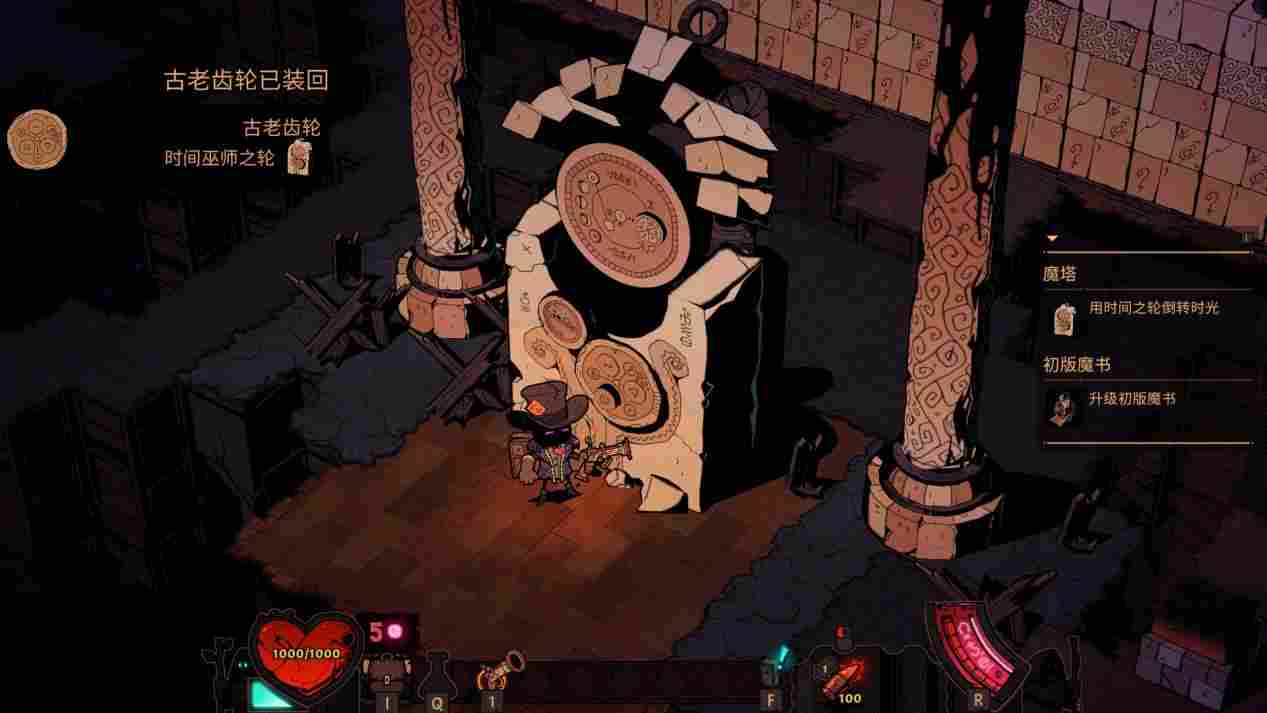
Task: Collapse the quest tracker arrow
Action: point(1051,239)
